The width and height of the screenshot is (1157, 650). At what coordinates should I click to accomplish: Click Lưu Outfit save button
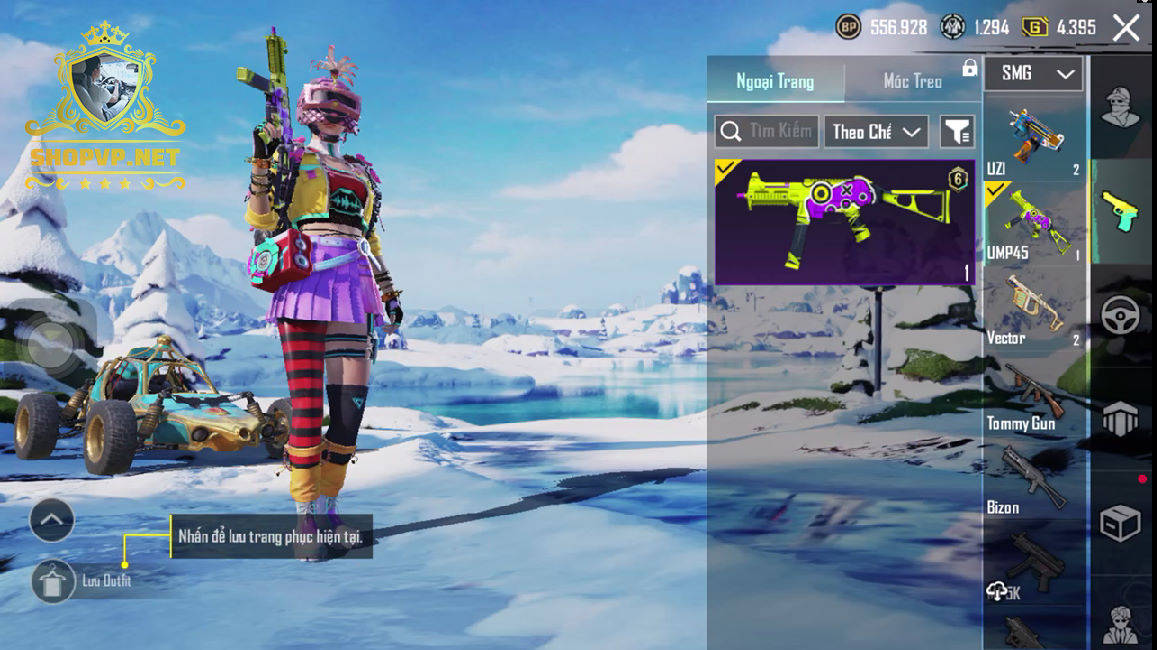coord(54,581)
